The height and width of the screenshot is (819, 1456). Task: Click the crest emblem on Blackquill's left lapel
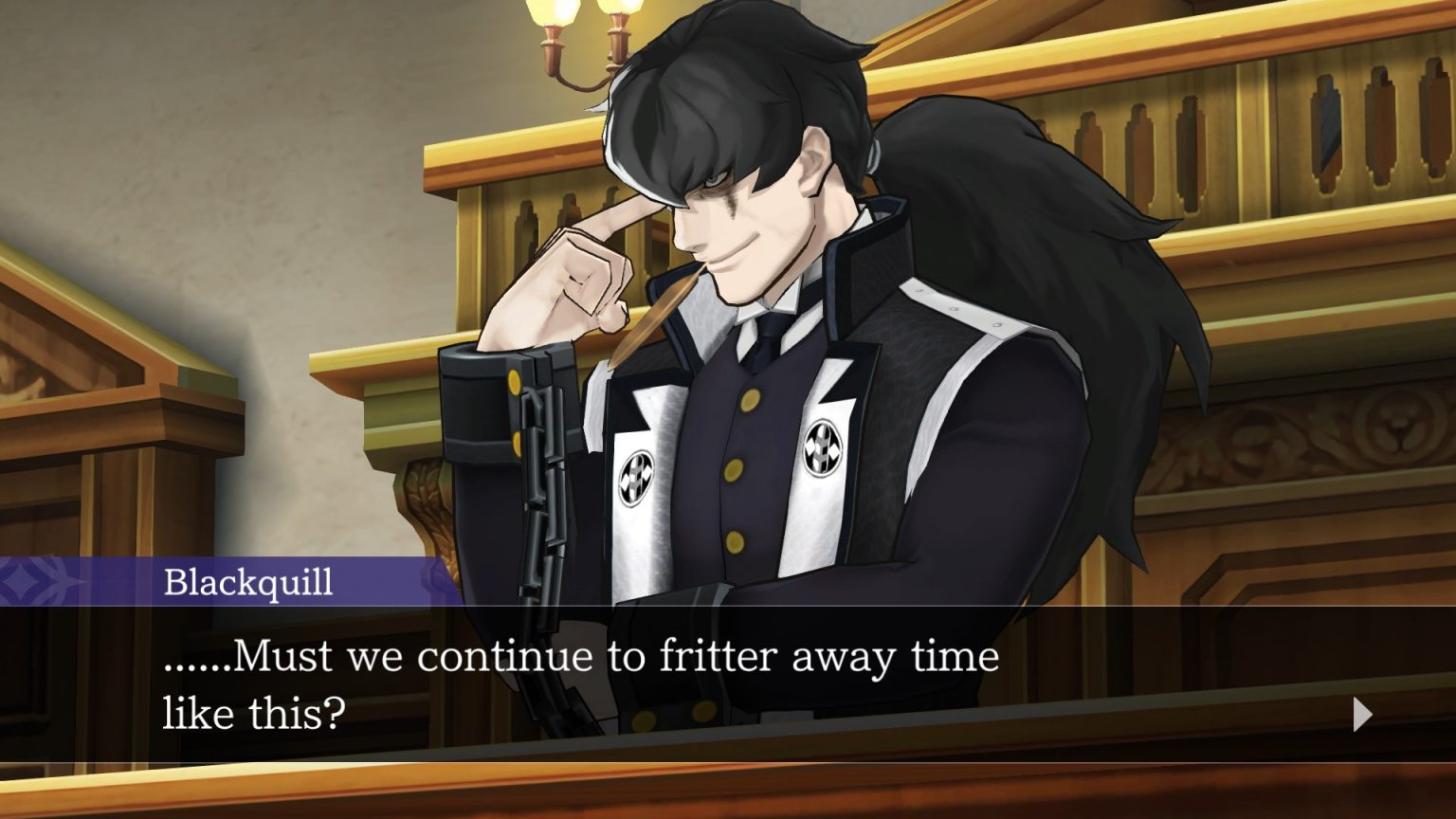(x=824, y=446)
